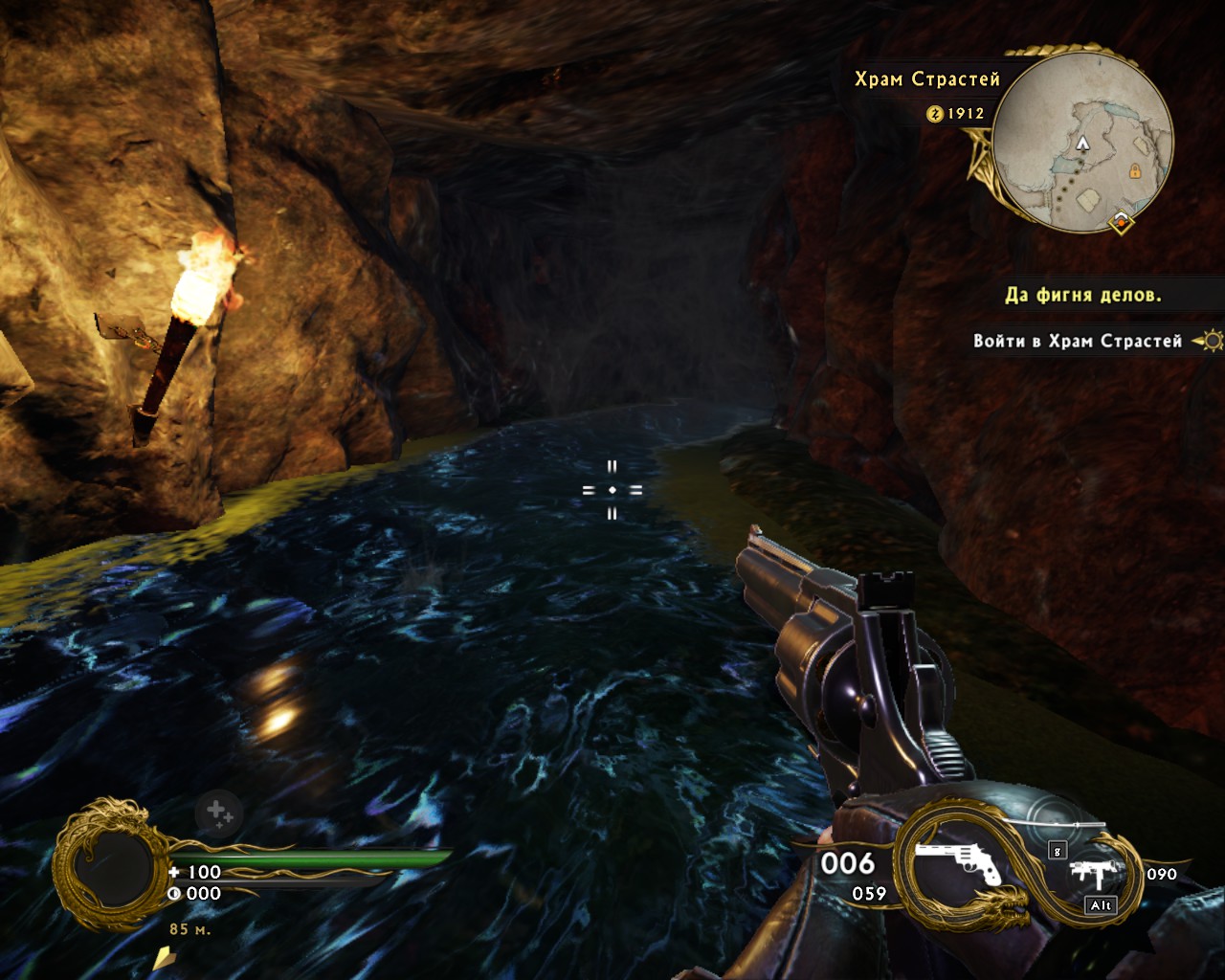Select the revolver weapon icon
Viewport: 1225px width, 980px height.
[x=957, y=864]
